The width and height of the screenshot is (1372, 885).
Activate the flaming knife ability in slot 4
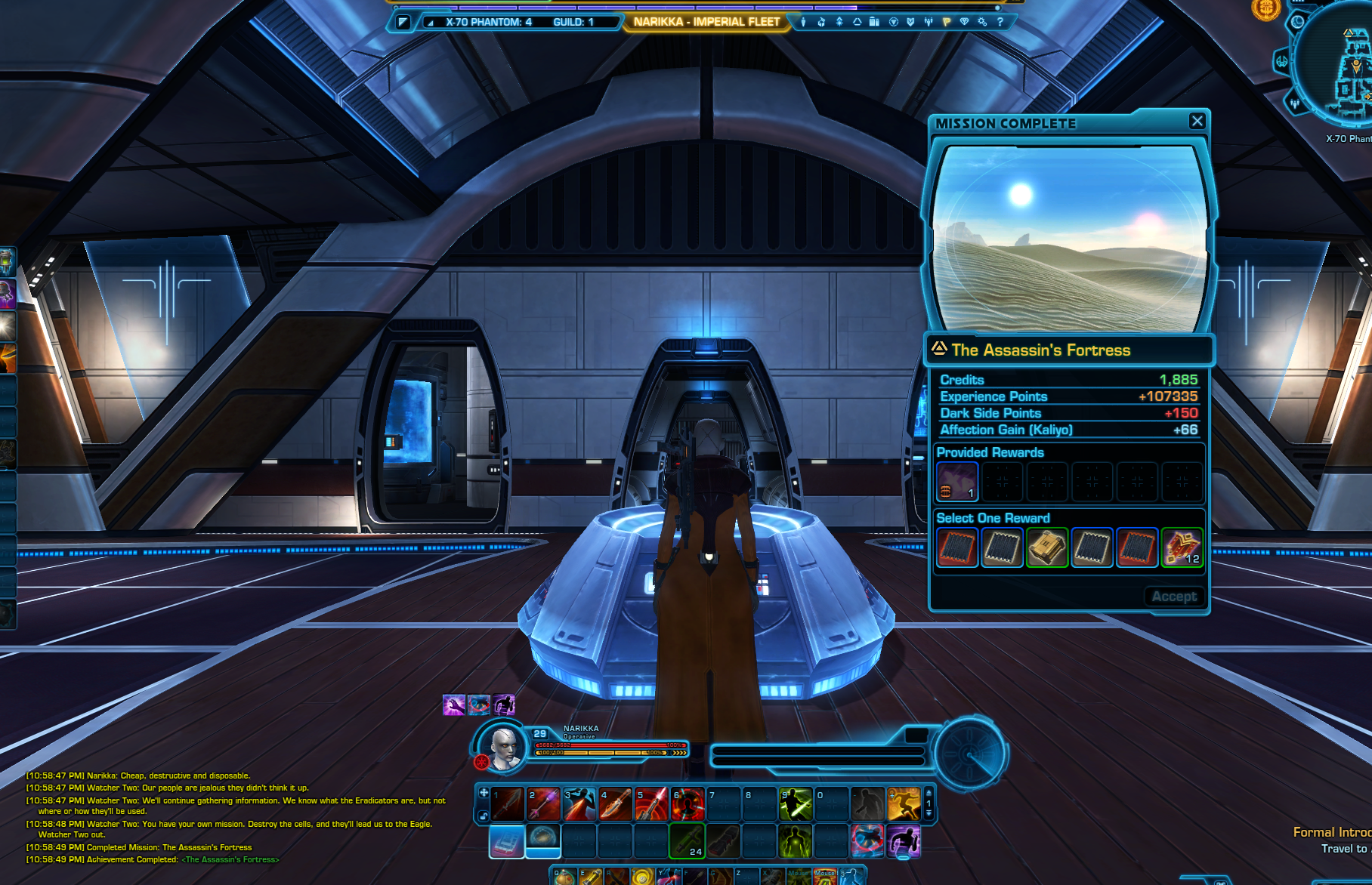coord(616,804)
